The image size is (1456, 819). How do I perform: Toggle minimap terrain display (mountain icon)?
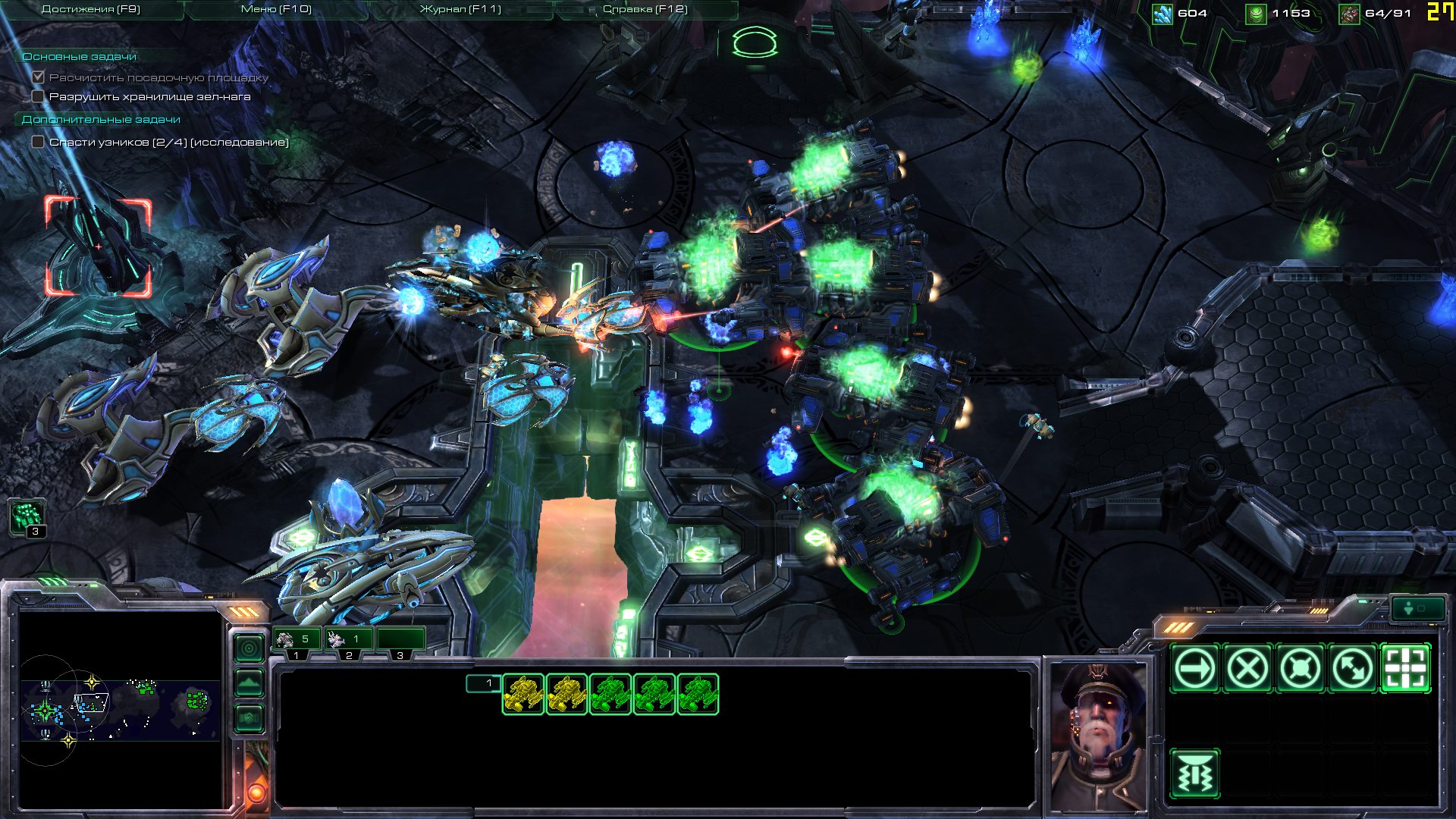[249, 683]
